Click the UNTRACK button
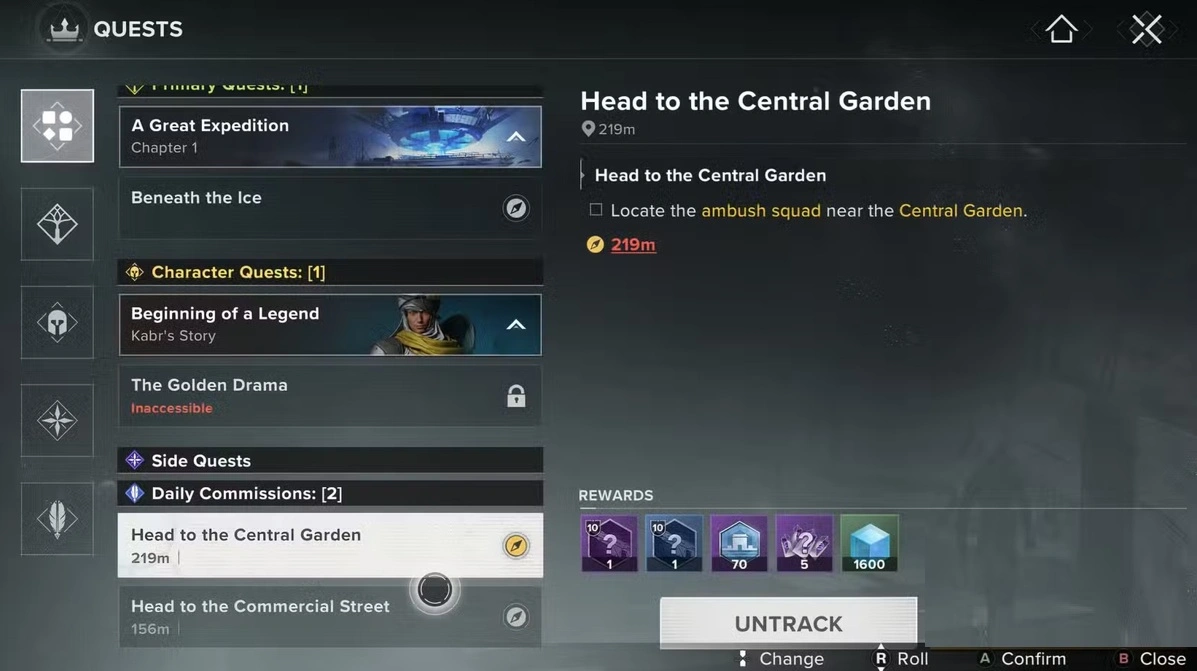The image size is (1197, 671). tap(788, 623)
